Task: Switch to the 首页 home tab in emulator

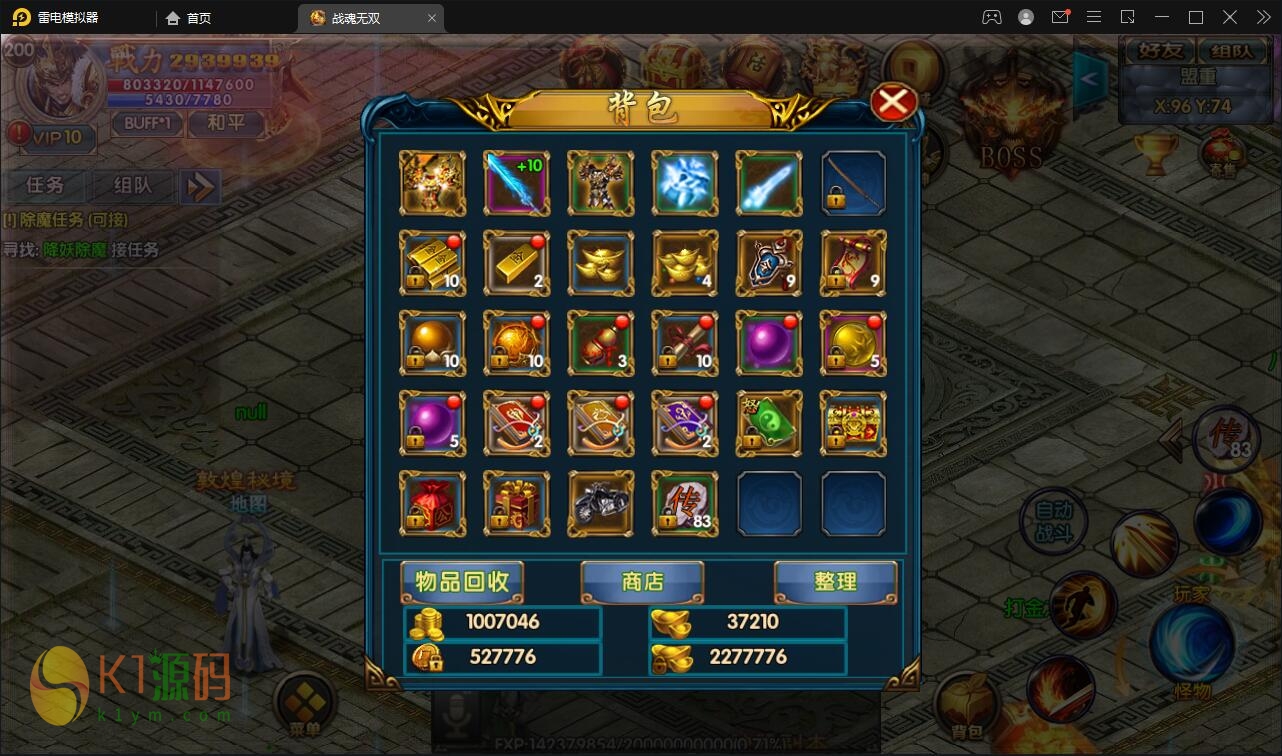Action: tap(189, 18)
